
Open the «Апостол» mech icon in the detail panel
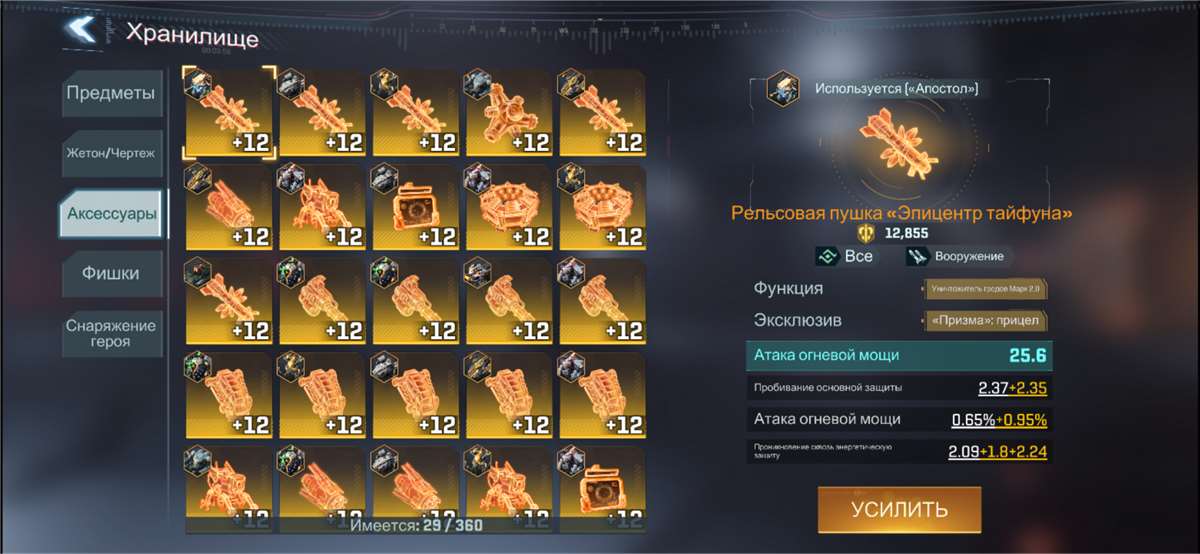782,89
